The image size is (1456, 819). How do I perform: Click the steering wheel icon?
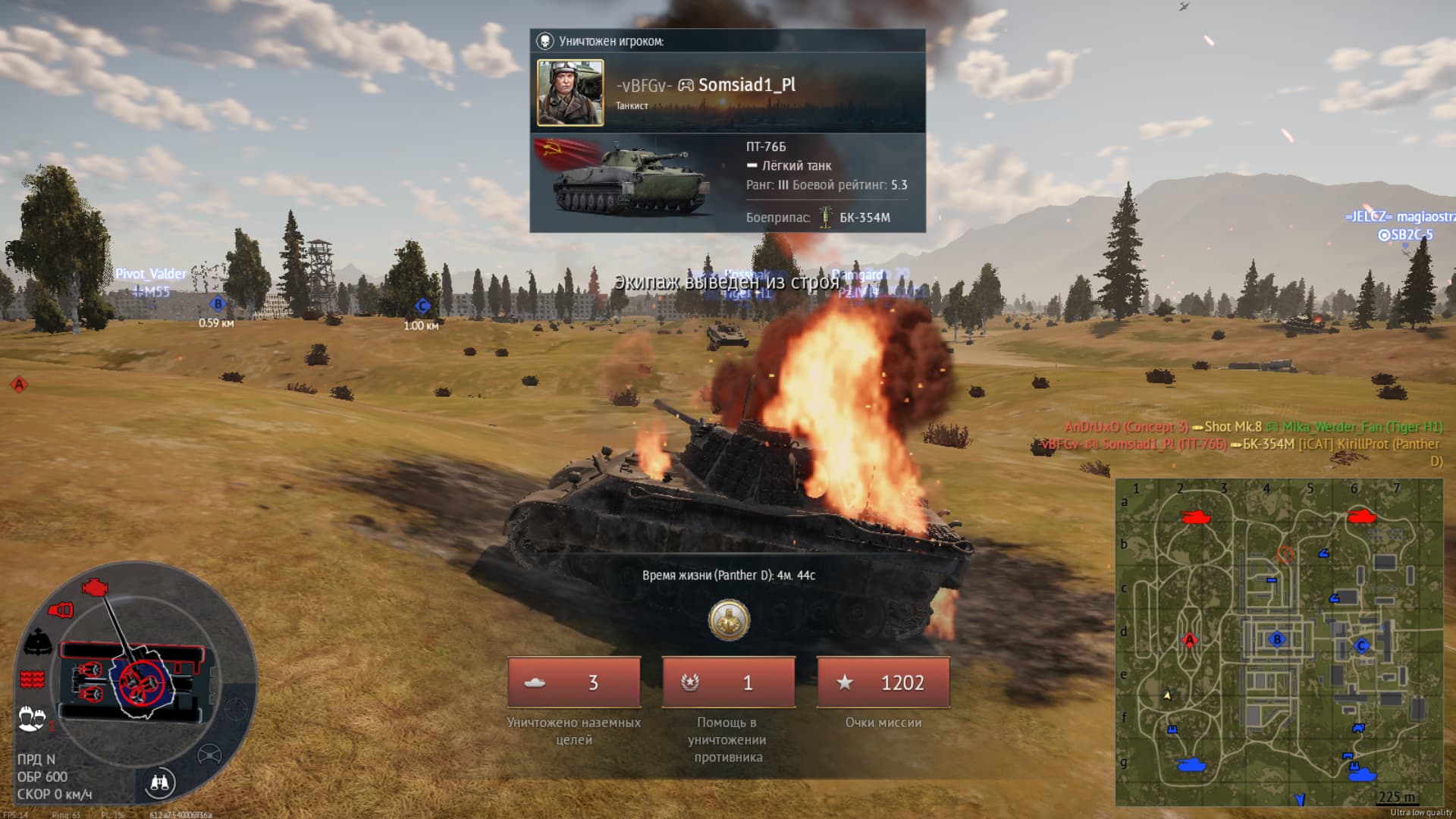coord(209,755)
